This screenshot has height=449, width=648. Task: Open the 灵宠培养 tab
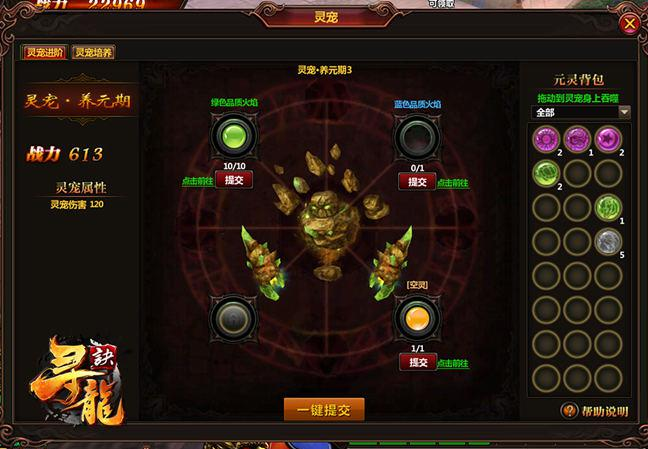[93, 54]
